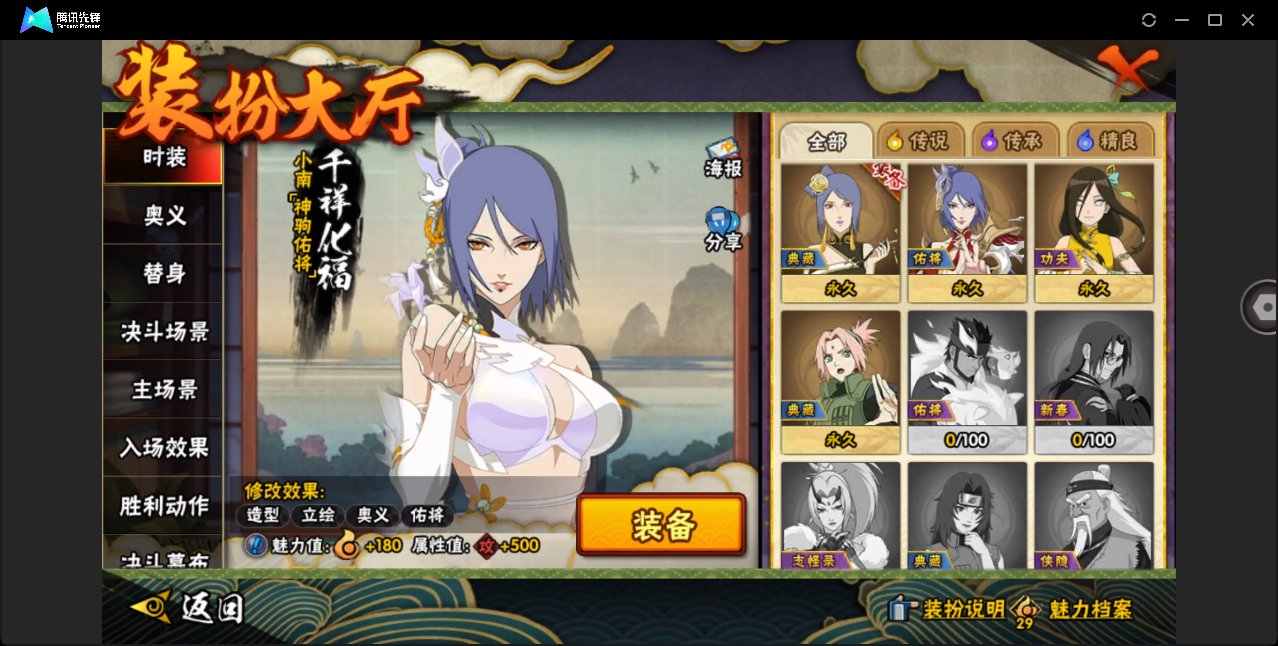This screenshot has width=1278, height=646.
Task: Switch to the 传说 tab
Action: 920,141
